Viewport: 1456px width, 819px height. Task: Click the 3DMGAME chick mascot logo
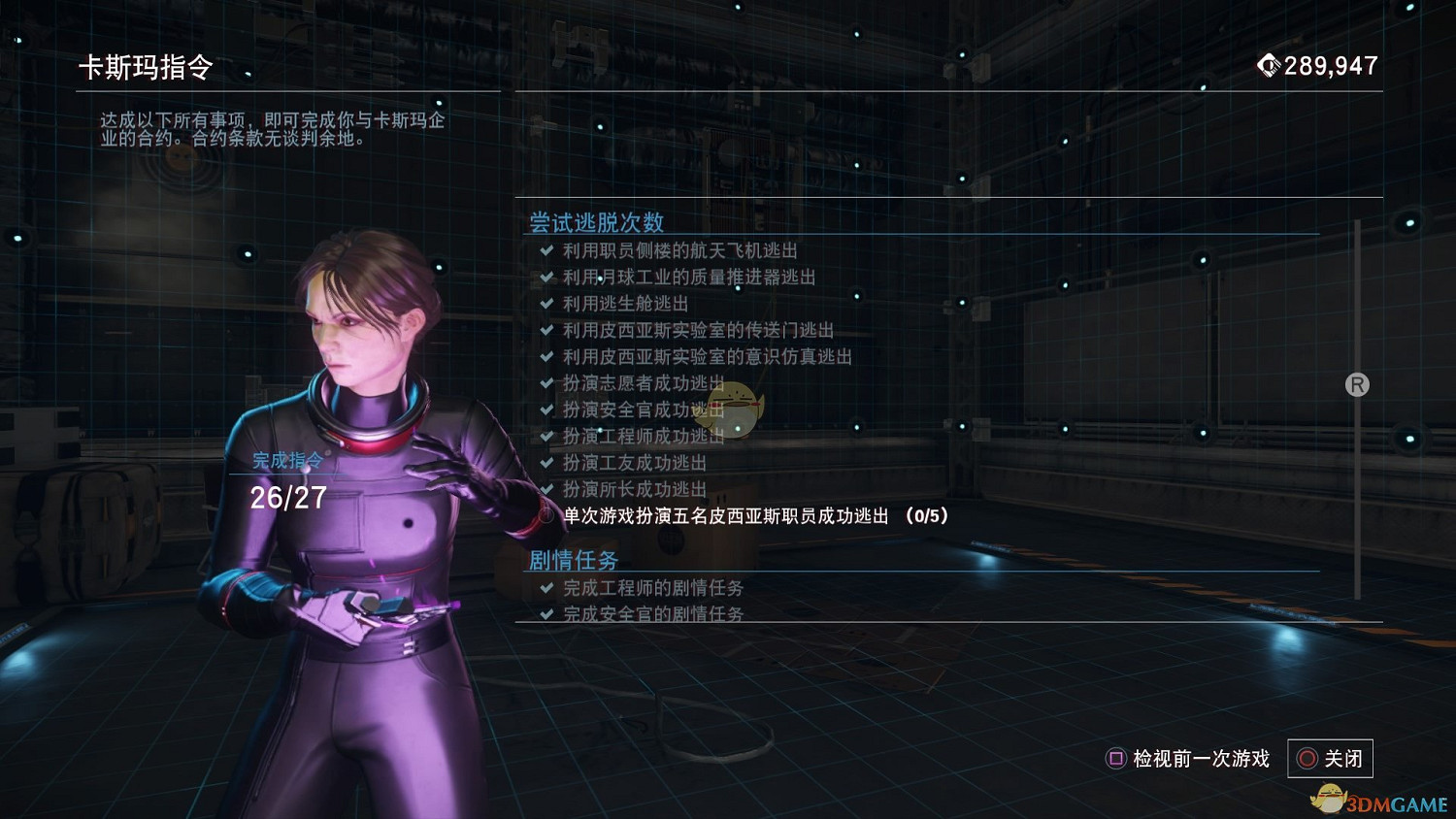[x=1331, y=800]
